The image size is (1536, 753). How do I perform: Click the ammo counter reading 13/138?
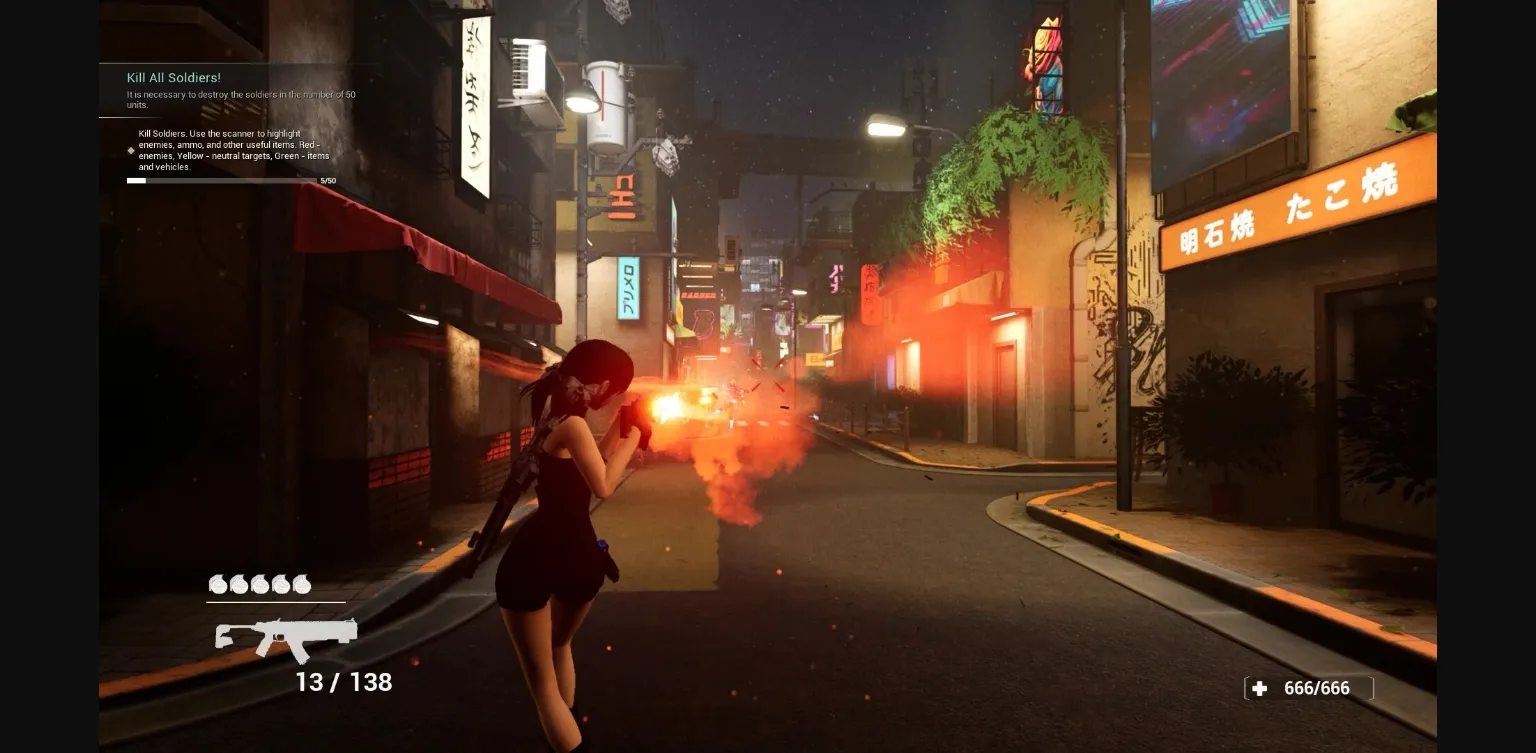tap(346, 683)
